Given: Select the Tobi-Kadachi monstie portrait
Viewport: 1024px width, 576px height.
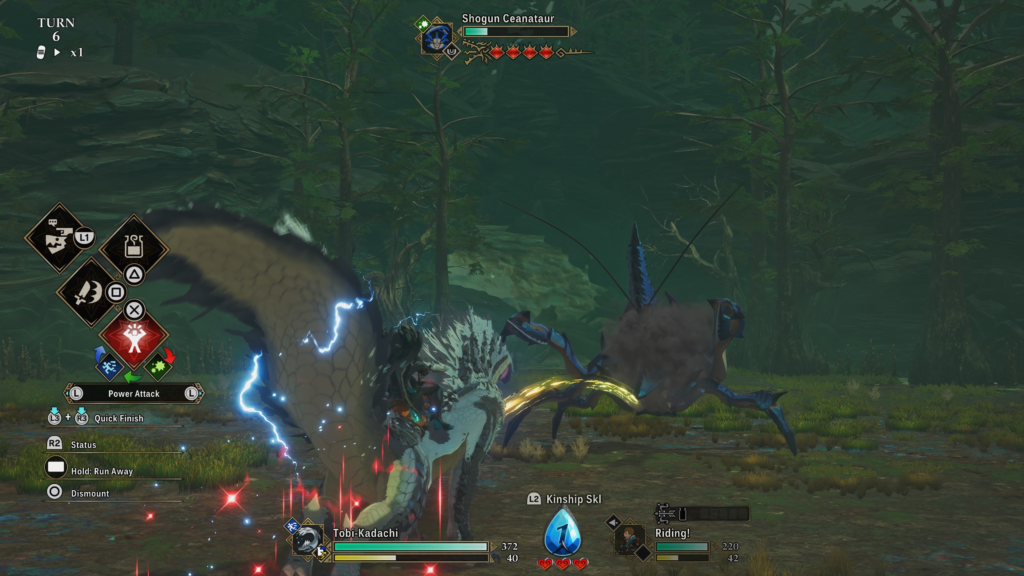Looking at the screenshot, I should pos(307,541).
